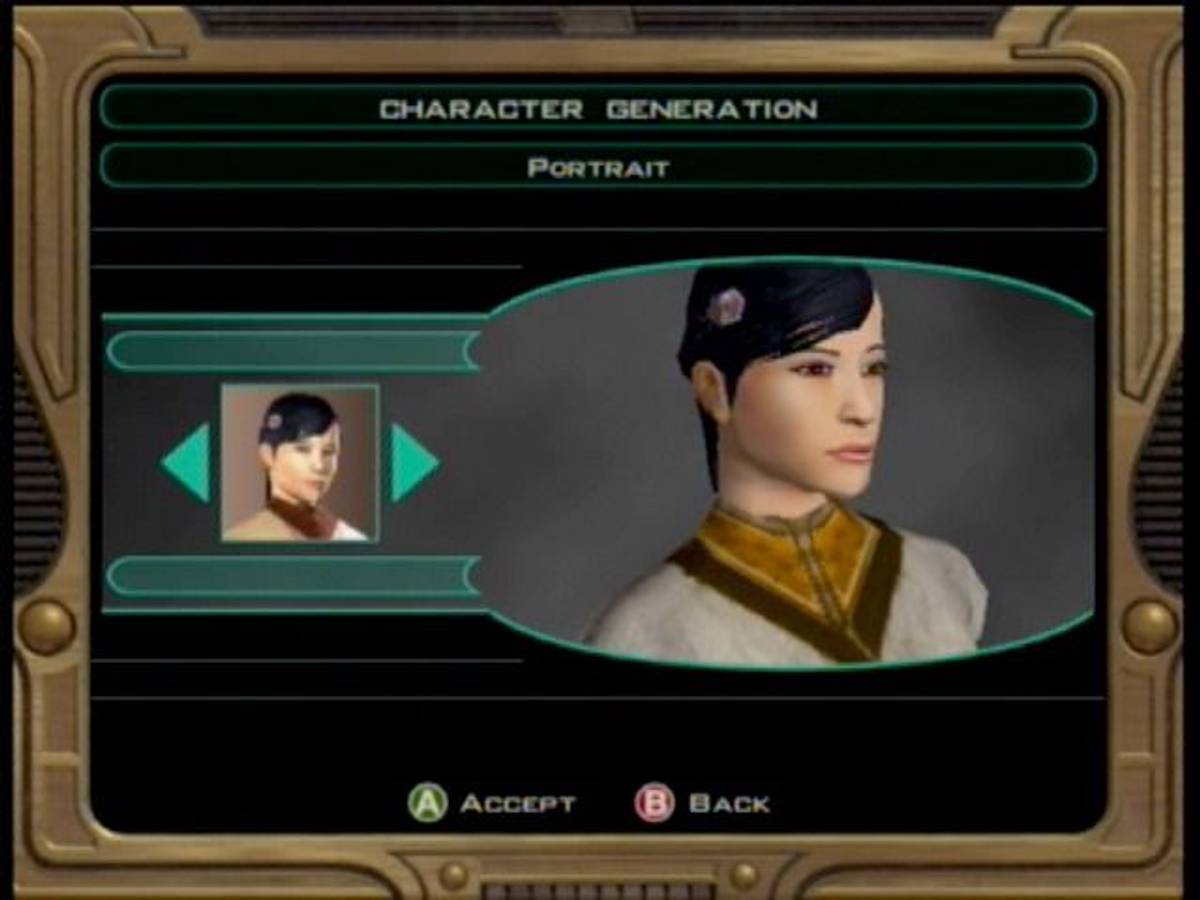Screen dimensions: 1200x900
Task: Click the Accept option
Action: [492, 803]
